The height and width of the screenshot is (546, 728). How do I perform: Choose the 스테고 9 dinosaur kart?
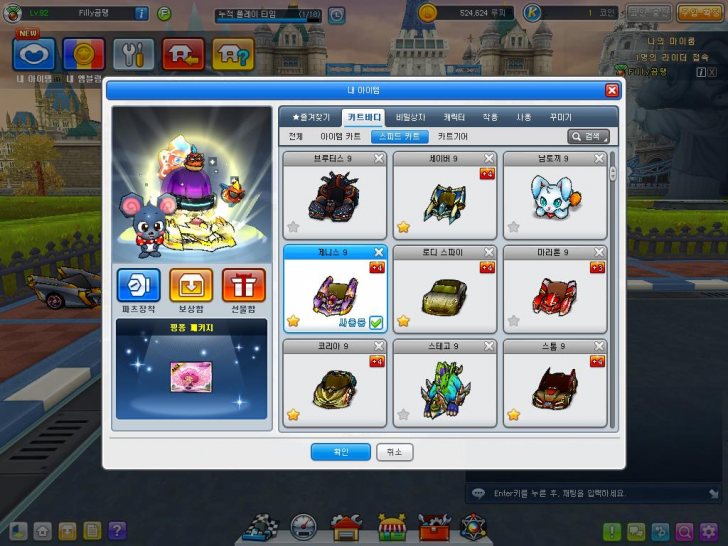444,386
